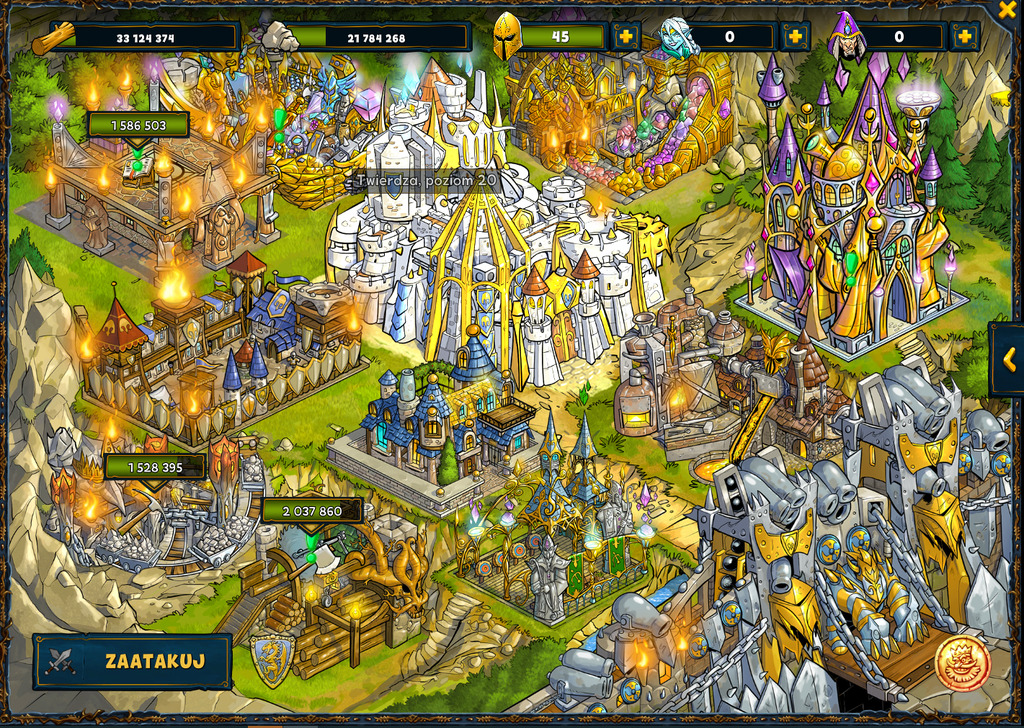
Task: Add knights with the plus beside the golden helmet counter
Action: 626,37
